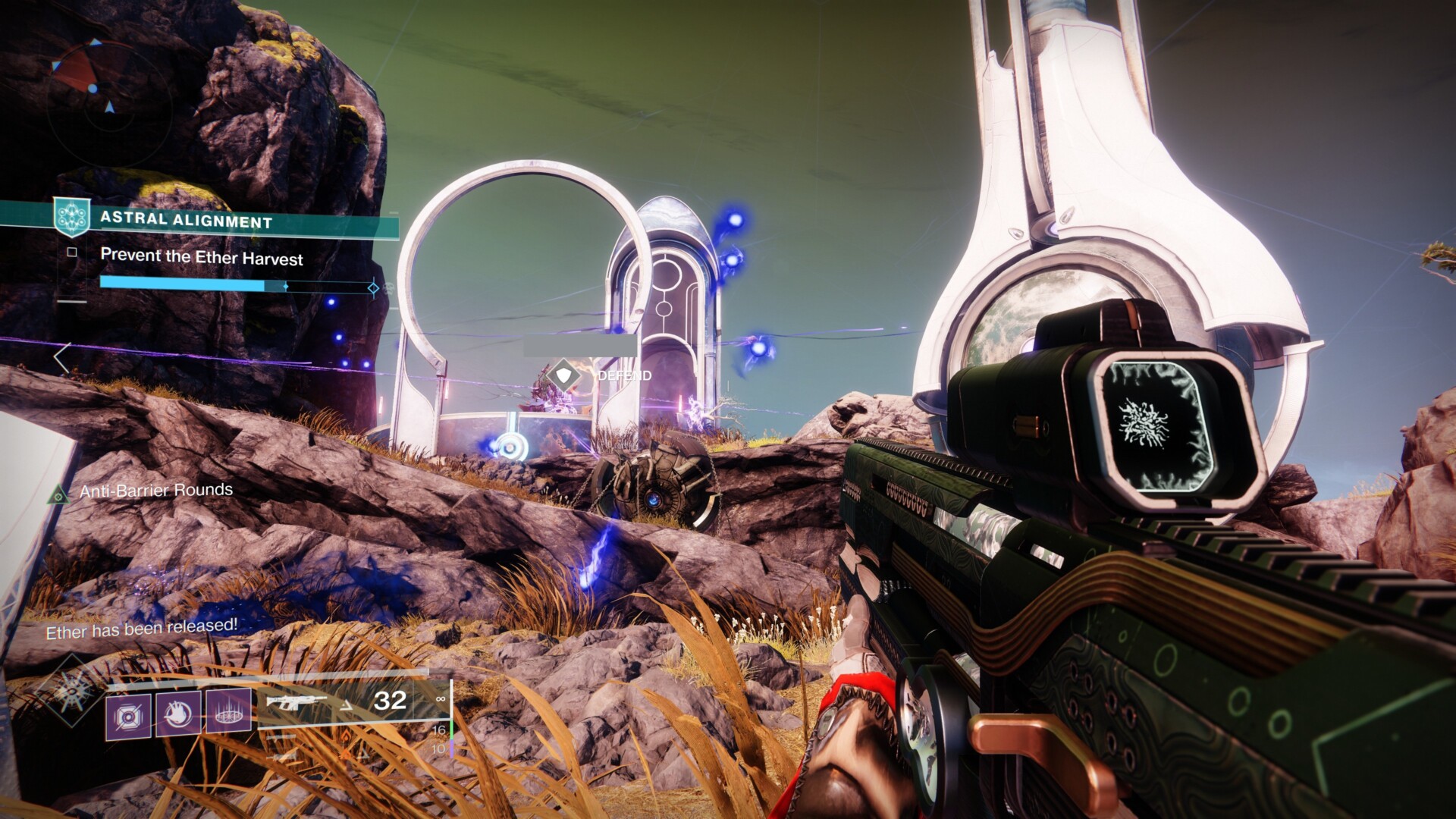Click the Anti-Barrier Rounds indicator
This screenshot has width=1456, height=819.
(155, 491)
